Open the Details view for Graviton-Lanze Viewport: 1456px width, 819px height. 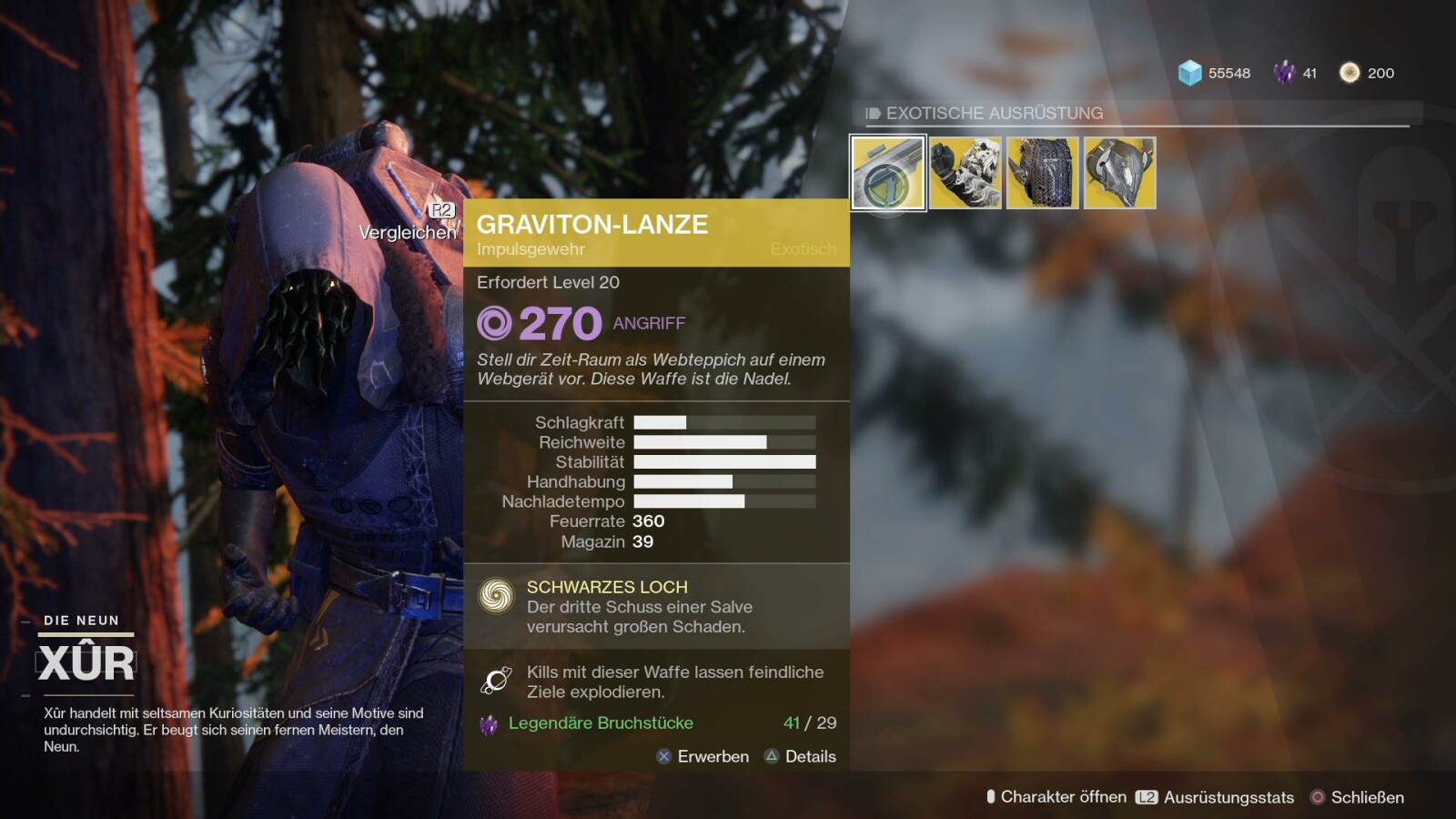point(801,756)
